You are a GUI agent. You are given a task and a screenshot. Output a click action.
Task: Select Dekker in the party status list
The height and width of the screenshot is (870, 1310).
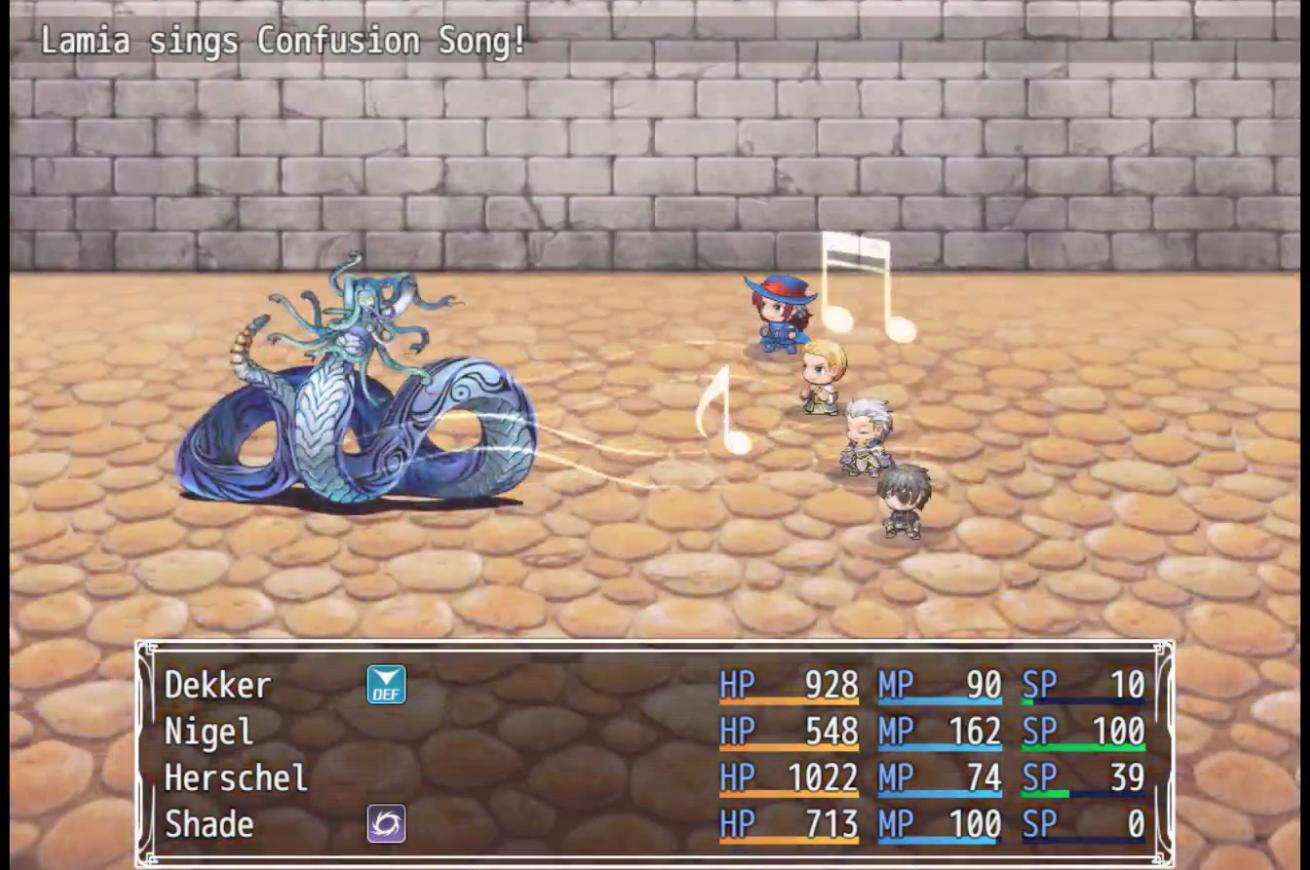(218, 686)
